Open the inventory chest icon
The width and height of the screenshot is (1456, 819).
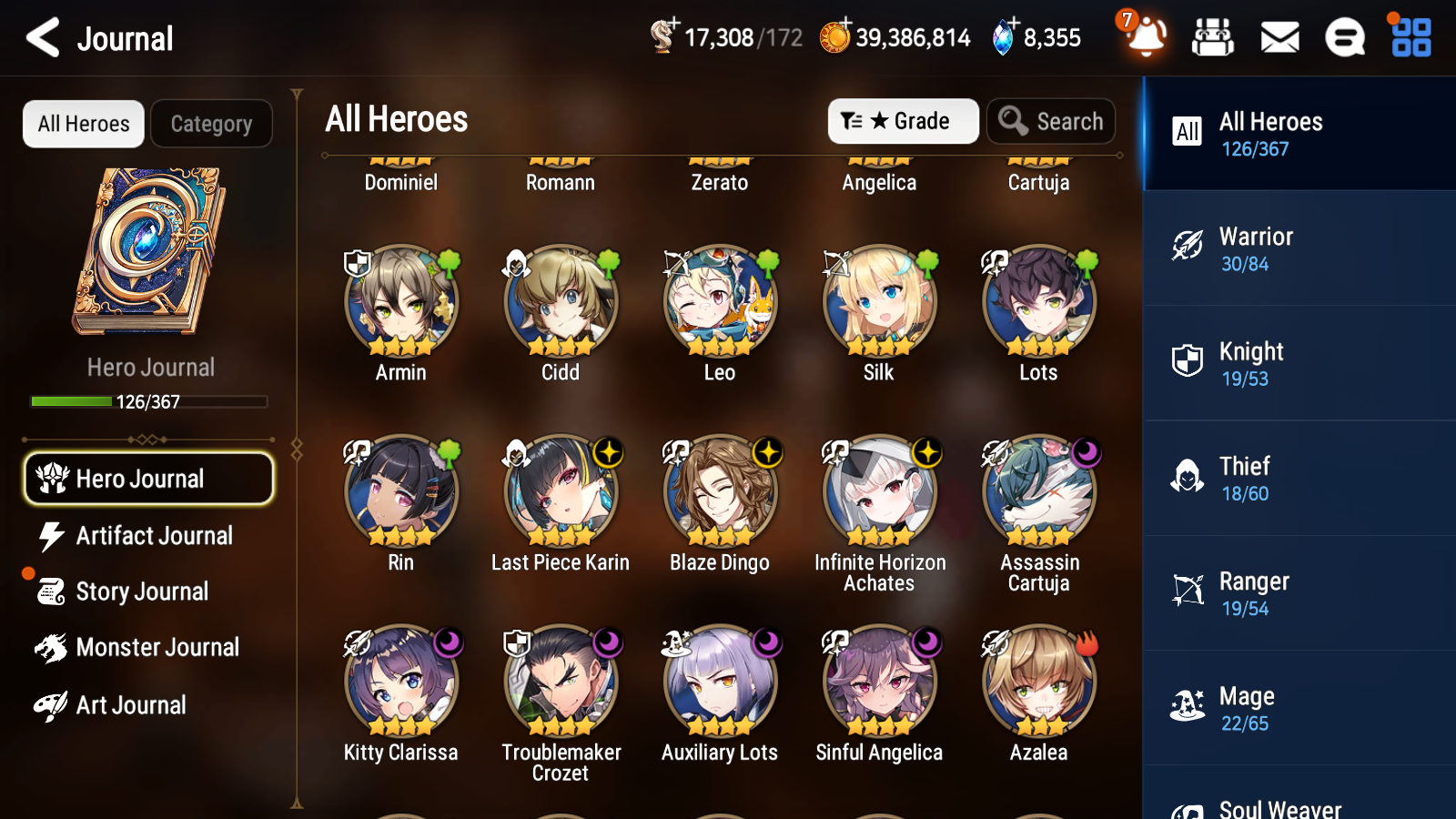pos(1213,38)
